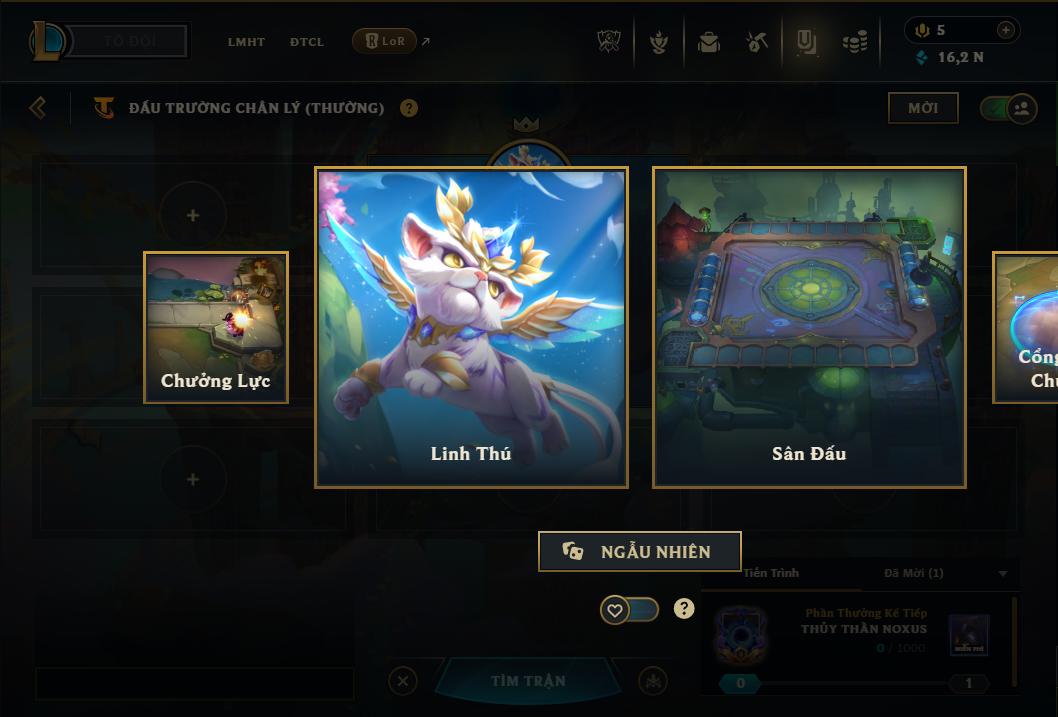
Task: Open the briefcase collection icon
Action: click(709, 42)
